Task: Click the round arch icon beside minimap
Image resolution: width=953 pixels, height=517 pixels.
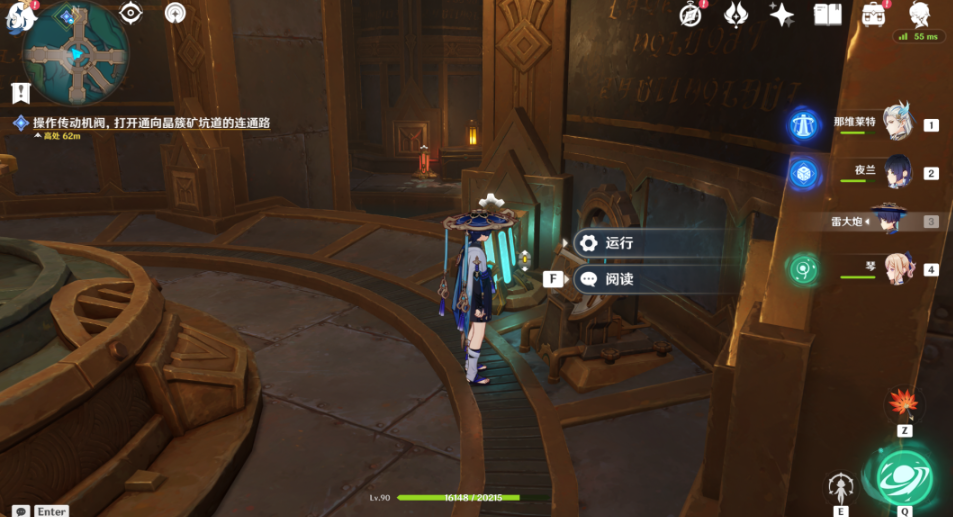Action: point(175,13)
